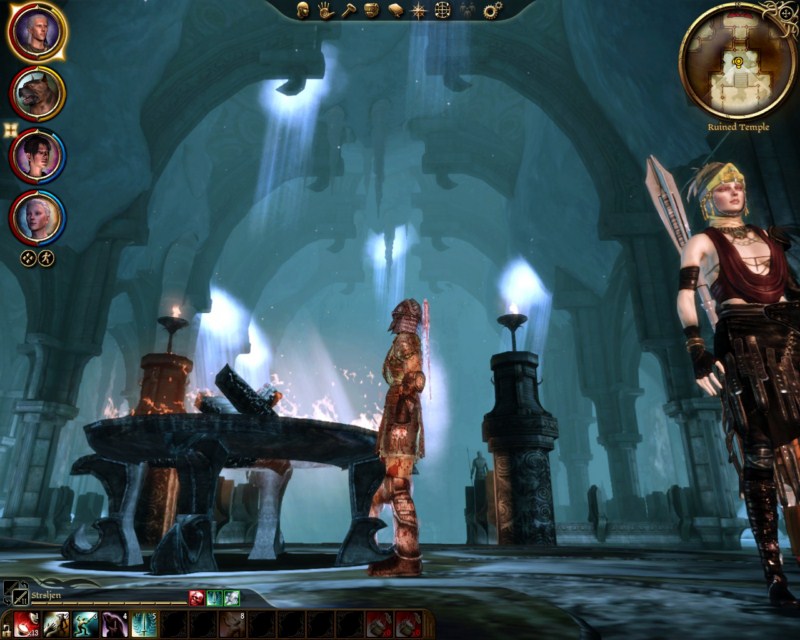Toggle the party hold-position button
The height and width of the screenshot is (640, 800).
[29, 257]
